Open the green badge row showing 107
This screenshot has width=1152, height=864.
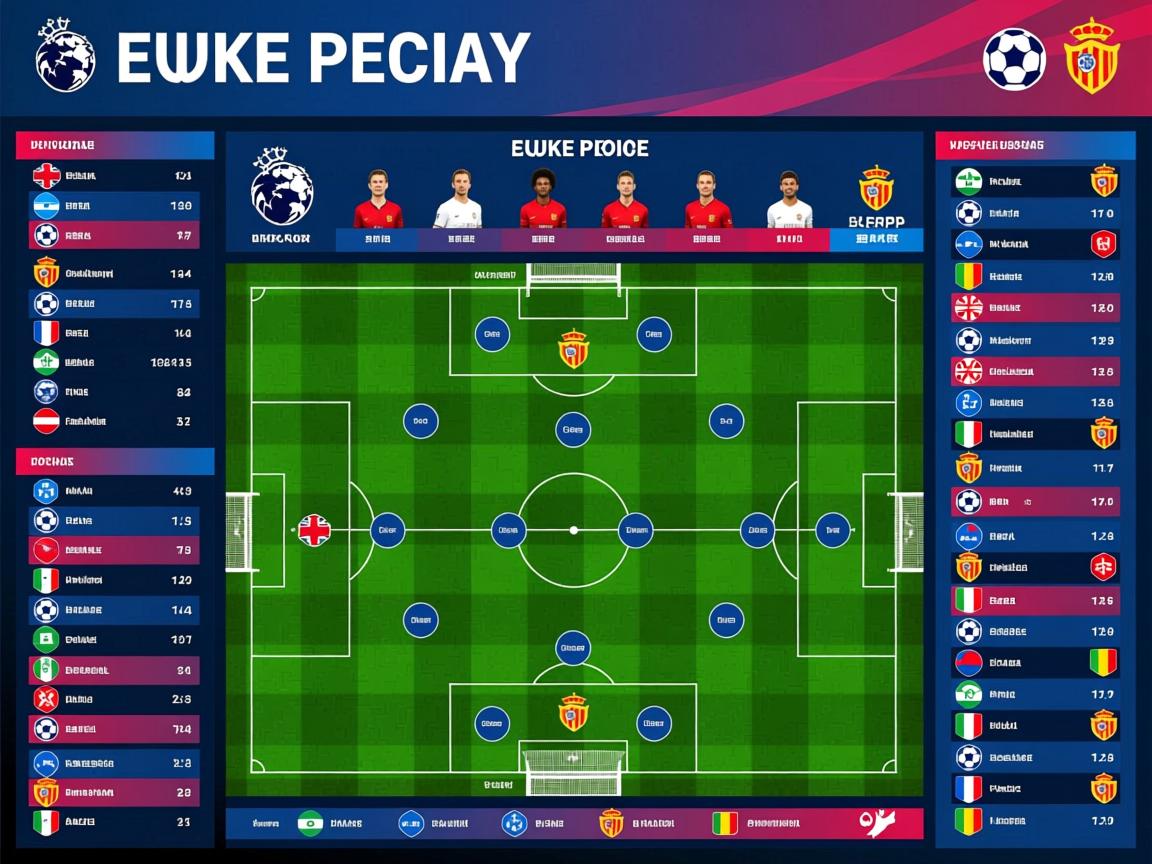(108, 639)
